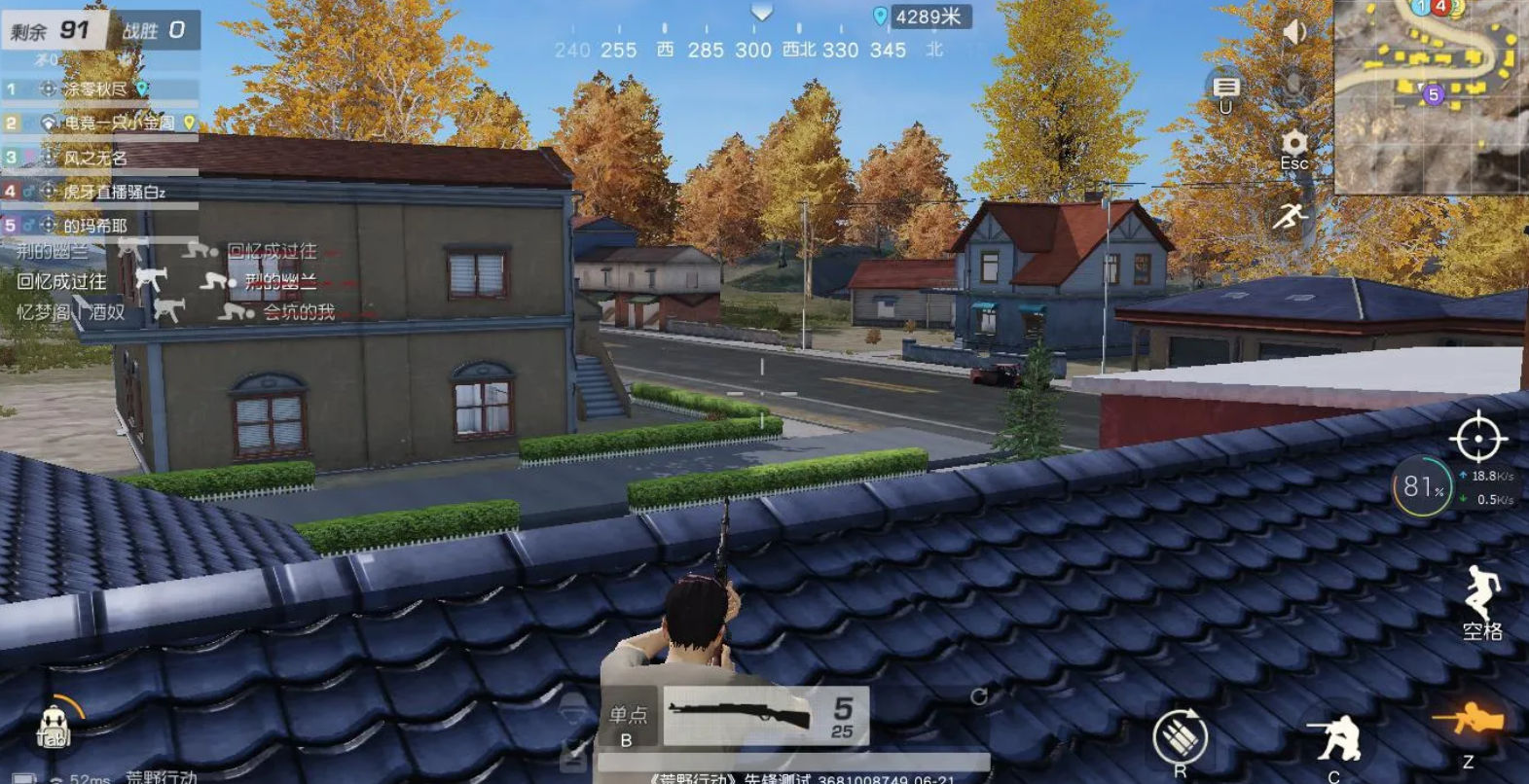Tap the crosshair aim button
The image size is (1529, 784).
pos(1478,438)
